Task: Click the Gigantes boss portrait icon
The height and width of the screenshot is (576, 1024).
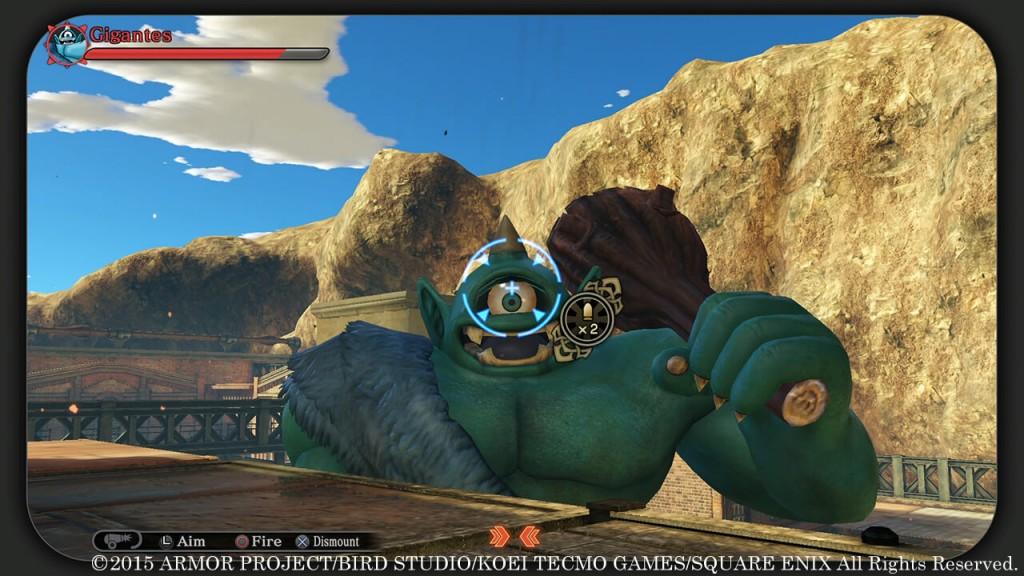Action: pos(68,43)
